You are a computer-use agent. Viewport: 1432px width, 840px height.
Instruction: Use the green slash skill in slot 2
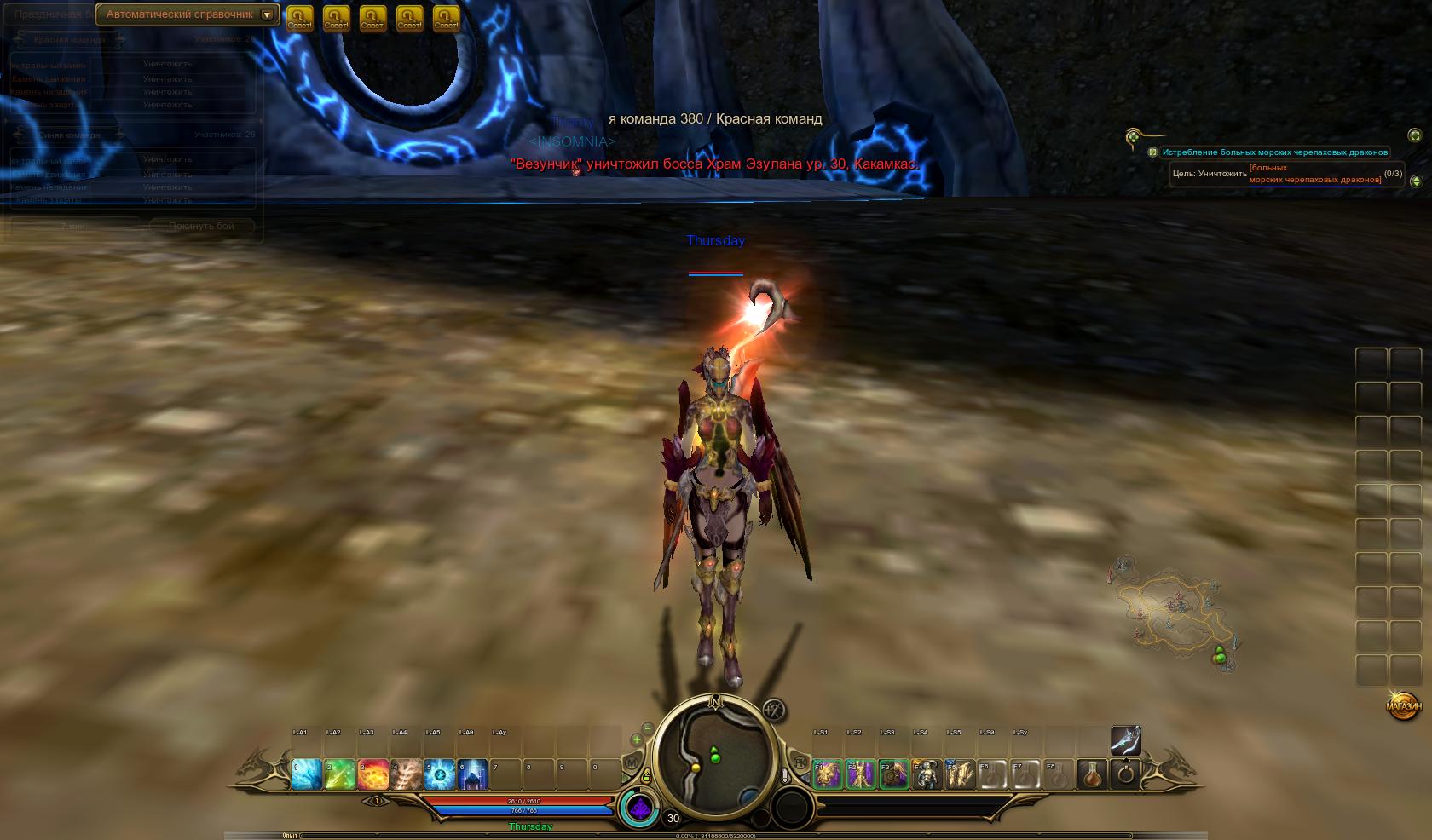339,774
